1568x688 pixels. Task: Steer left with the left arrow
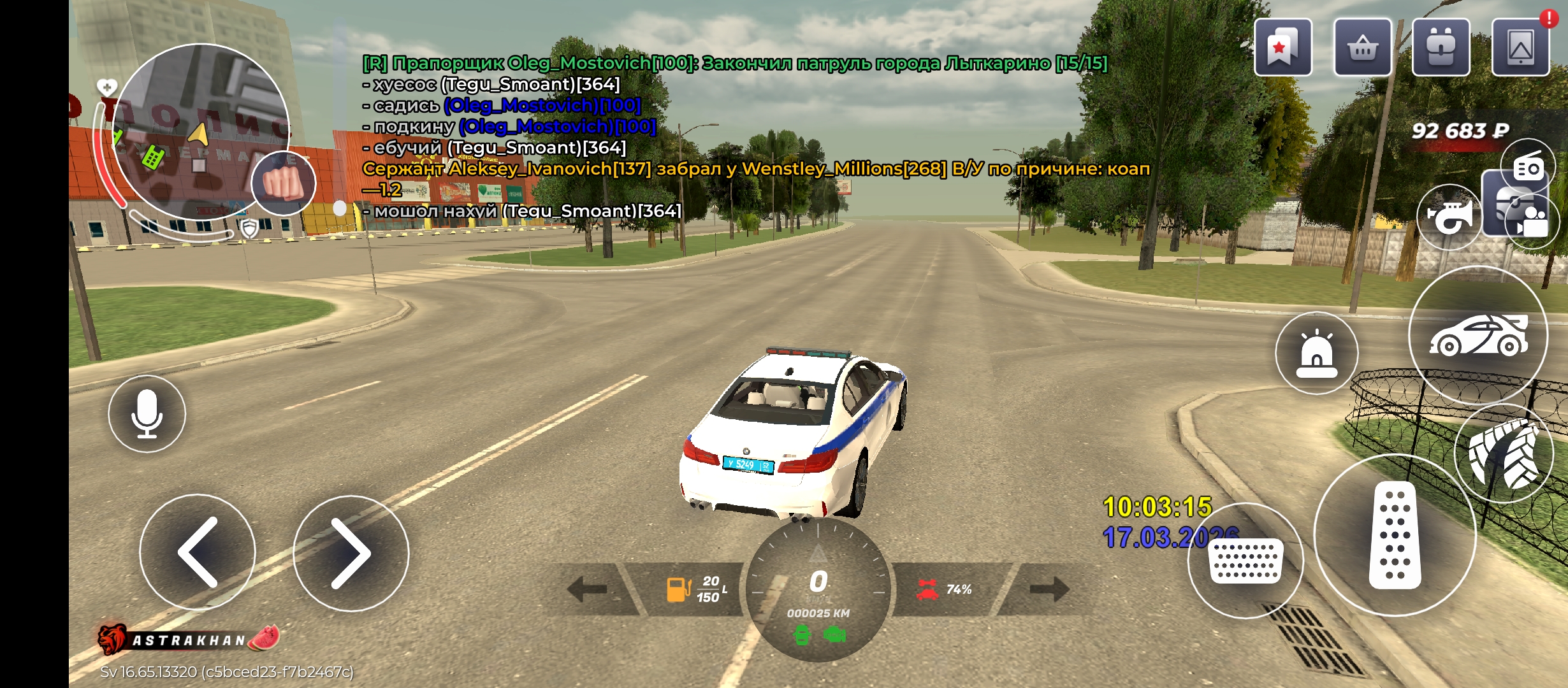(x=198, y=552)
